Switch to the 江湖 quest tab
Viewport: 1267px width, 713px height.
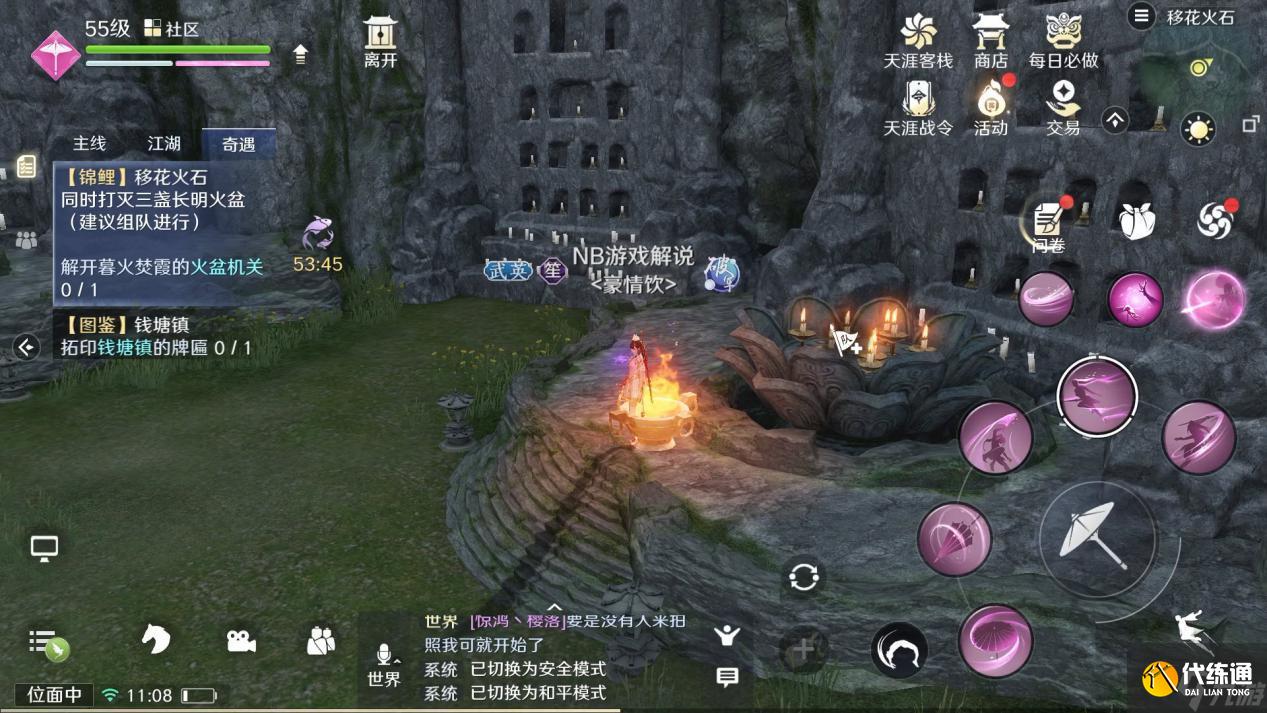point(164,144)
